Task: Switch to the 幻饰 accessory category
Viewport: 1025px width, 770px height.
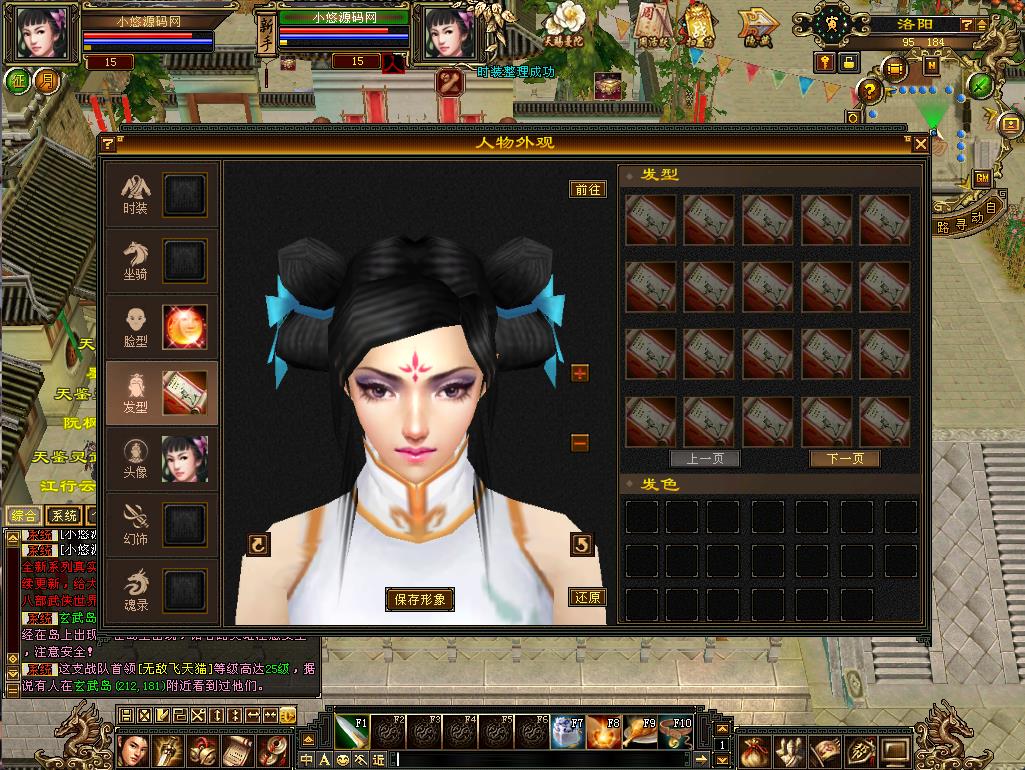Action: [162, 524]
